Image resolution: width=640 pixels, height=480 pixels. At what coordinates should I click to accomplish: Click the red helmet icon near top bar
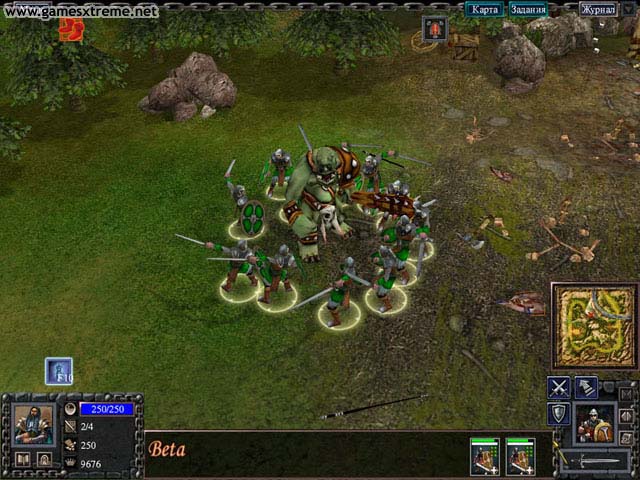[435, 29]
